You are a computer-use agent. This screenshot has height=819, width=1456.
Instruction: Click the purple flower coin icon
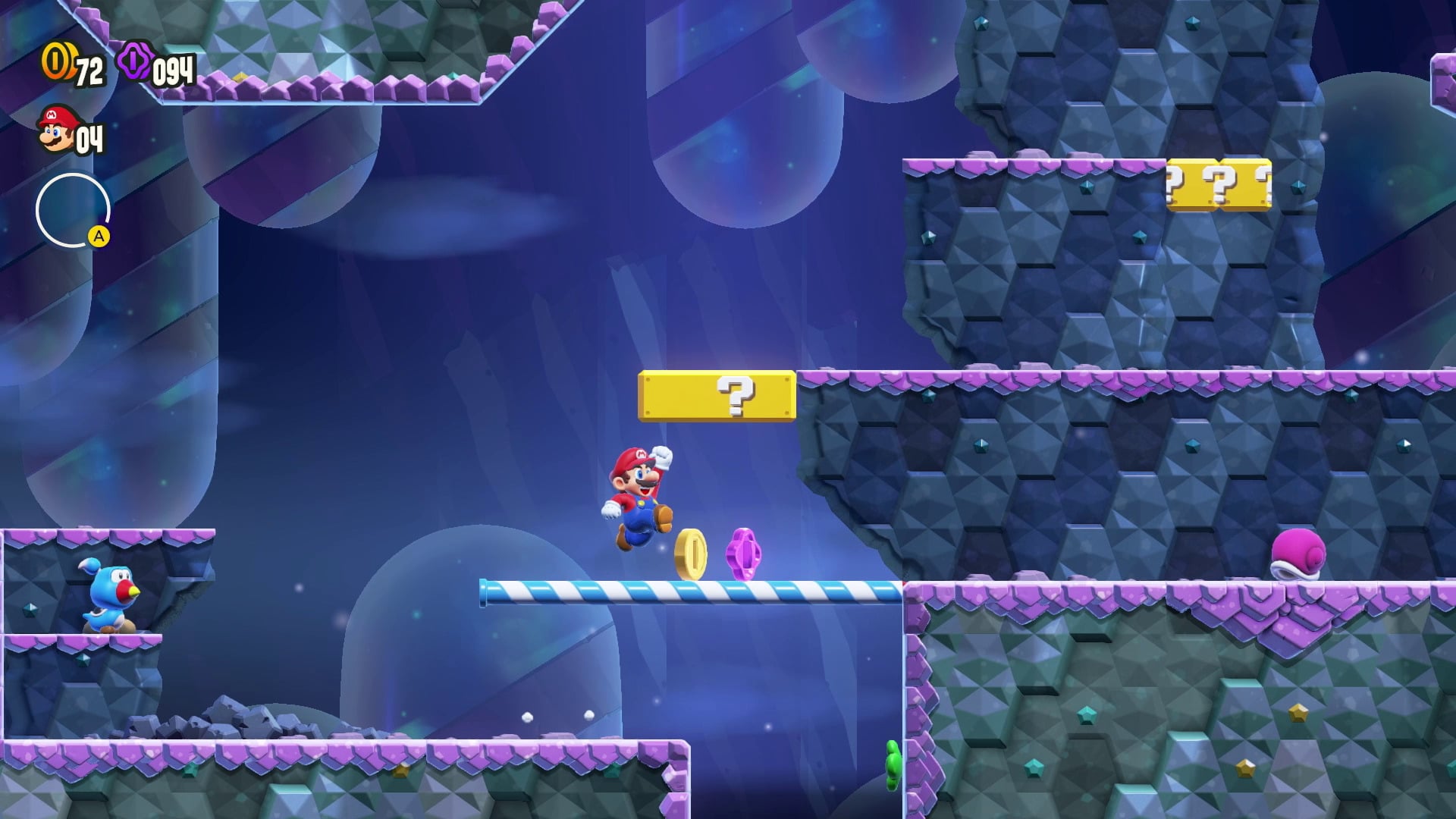pyautogui.click(x=135, y=61)
